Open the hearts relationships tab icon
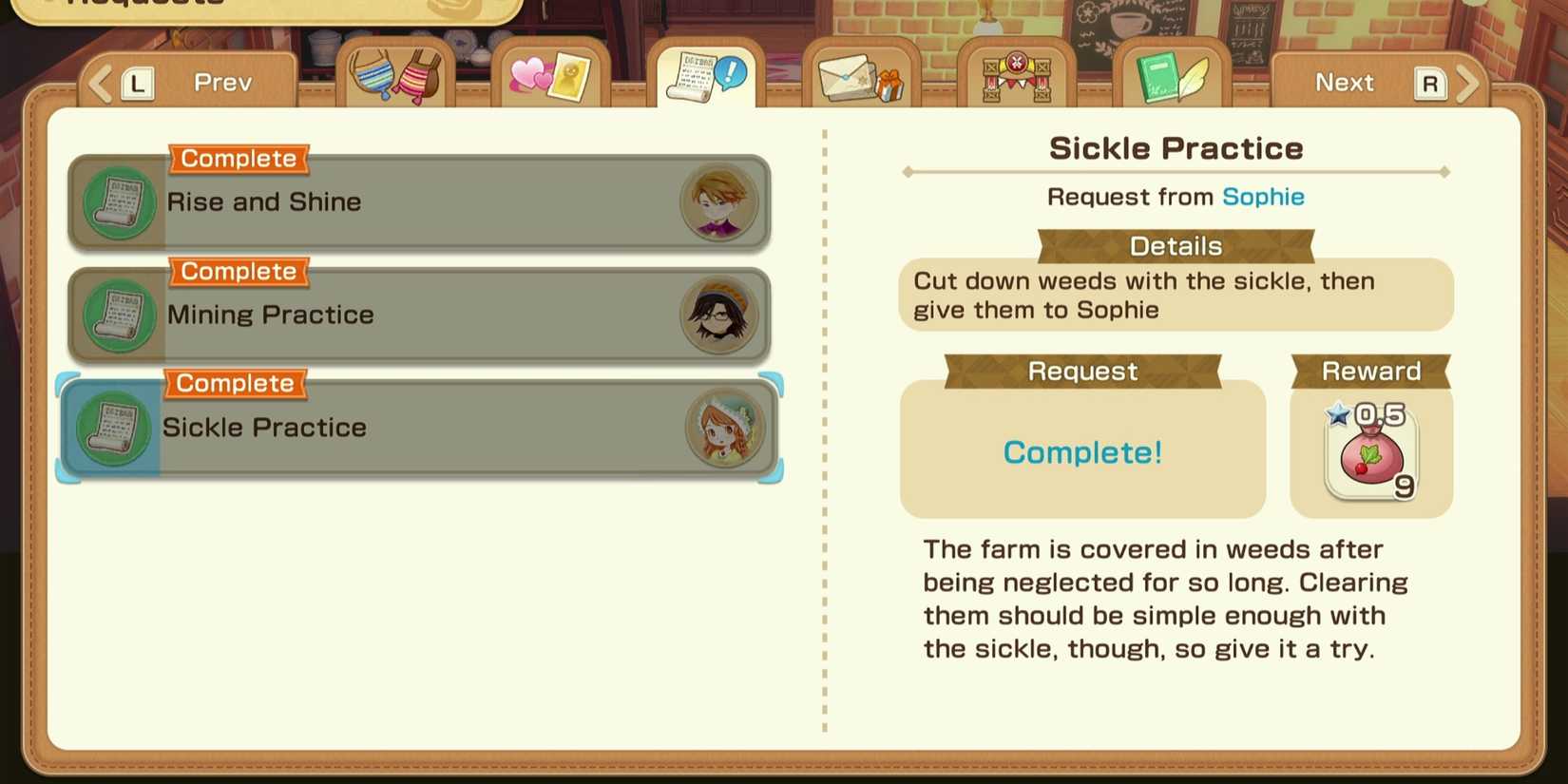This screenshot has height=784, width=1568. click(551, 76)
